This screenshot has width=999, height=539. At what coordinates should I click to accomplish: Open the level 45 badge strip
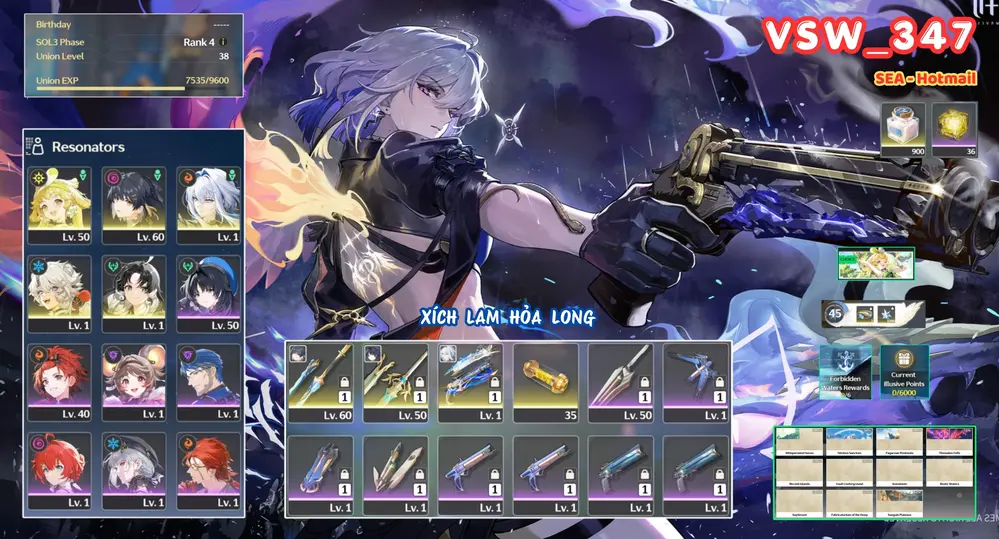pyautogui.click(x=865, y=314)
